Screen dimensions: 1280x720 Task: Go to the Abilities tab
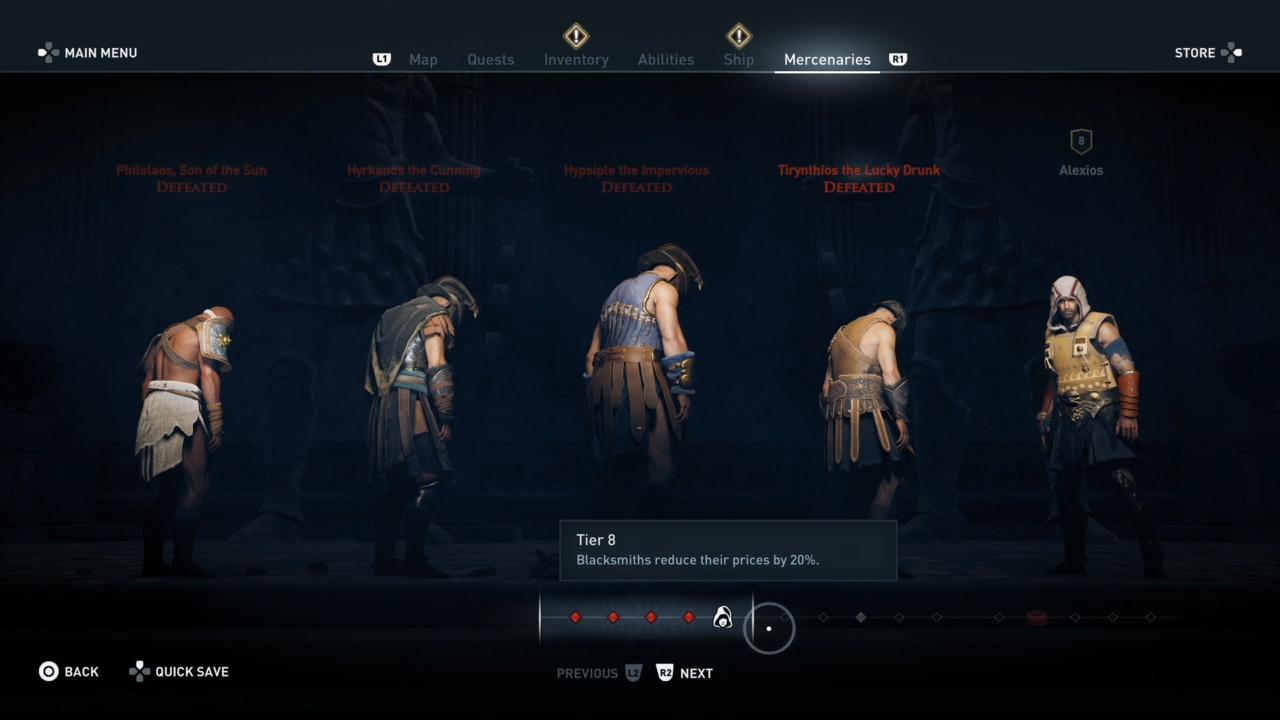click(x=666, y=60)
